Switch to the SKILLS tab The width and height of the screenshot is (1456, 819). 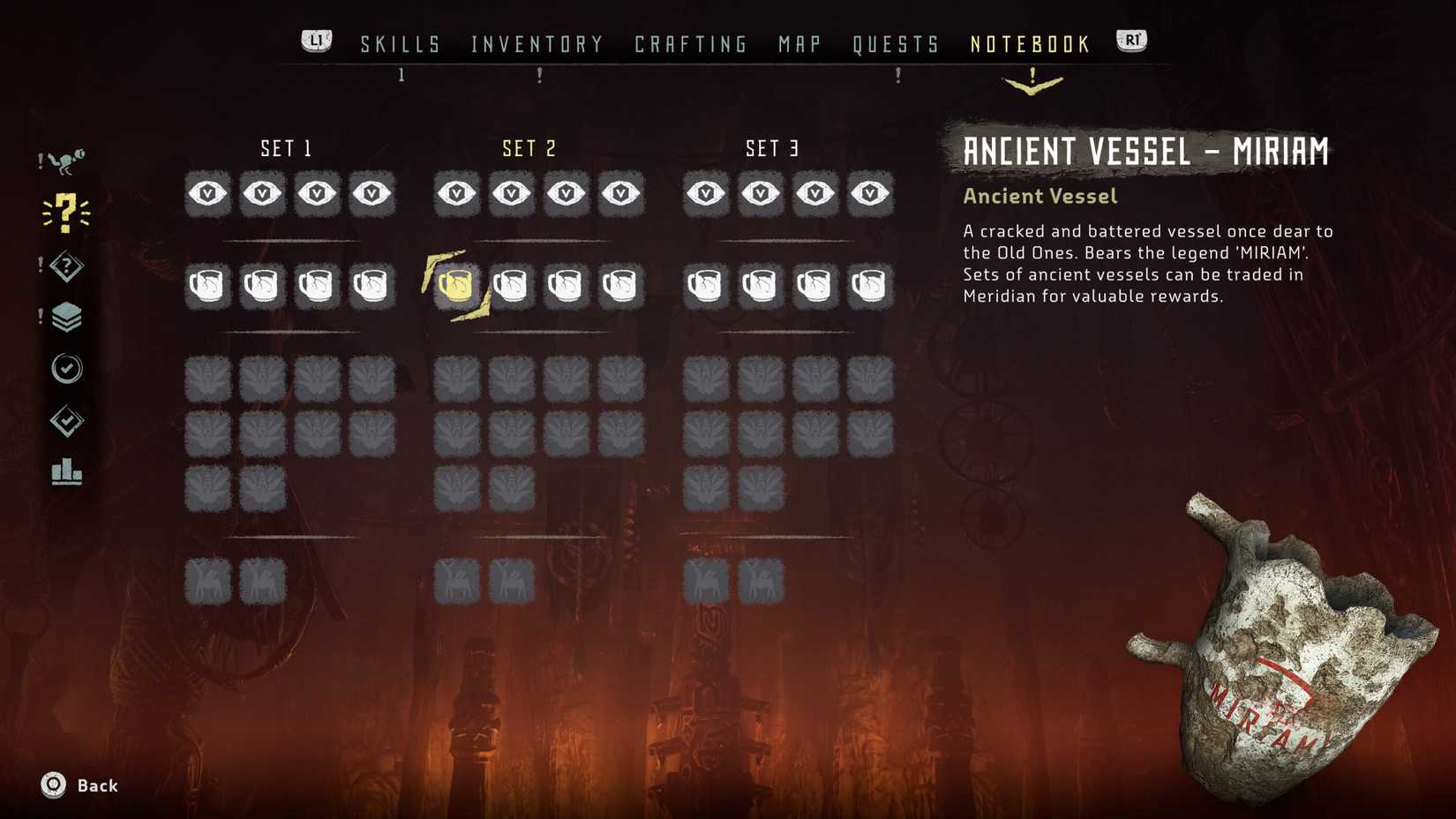click(x=400, y=43)
